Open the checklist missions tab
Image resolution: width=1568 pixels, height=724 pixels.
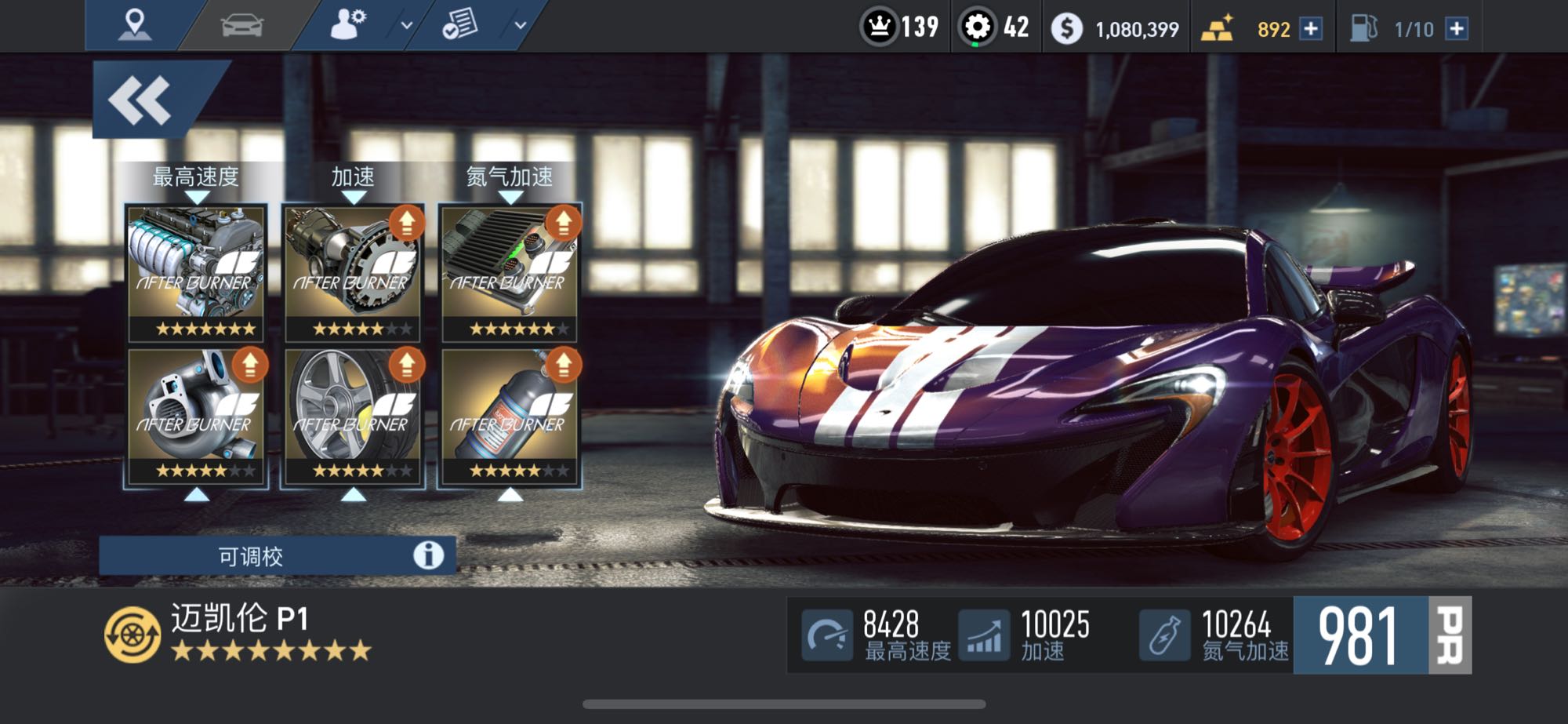coord(460,25)
